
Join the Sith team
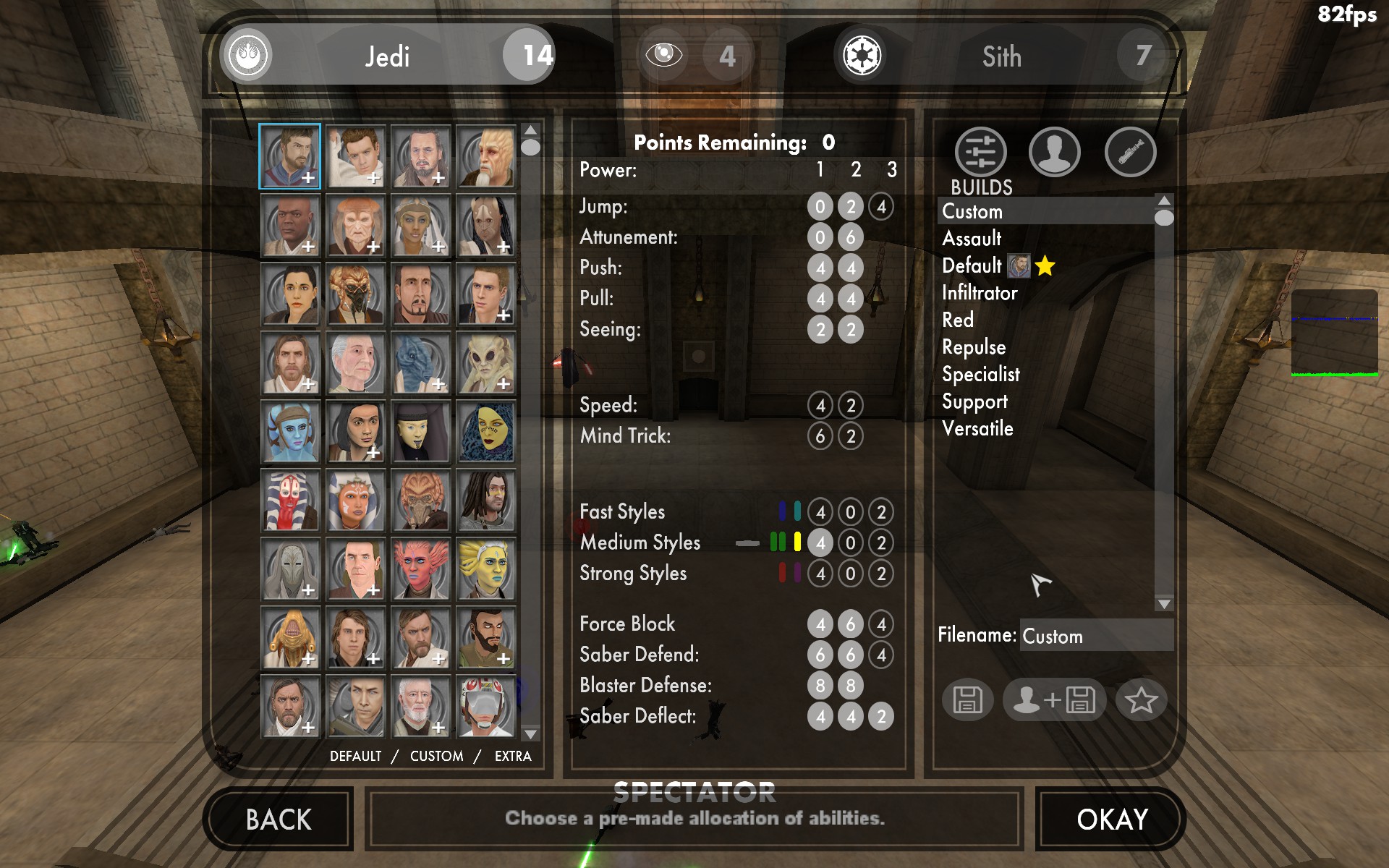point(1001,56)
